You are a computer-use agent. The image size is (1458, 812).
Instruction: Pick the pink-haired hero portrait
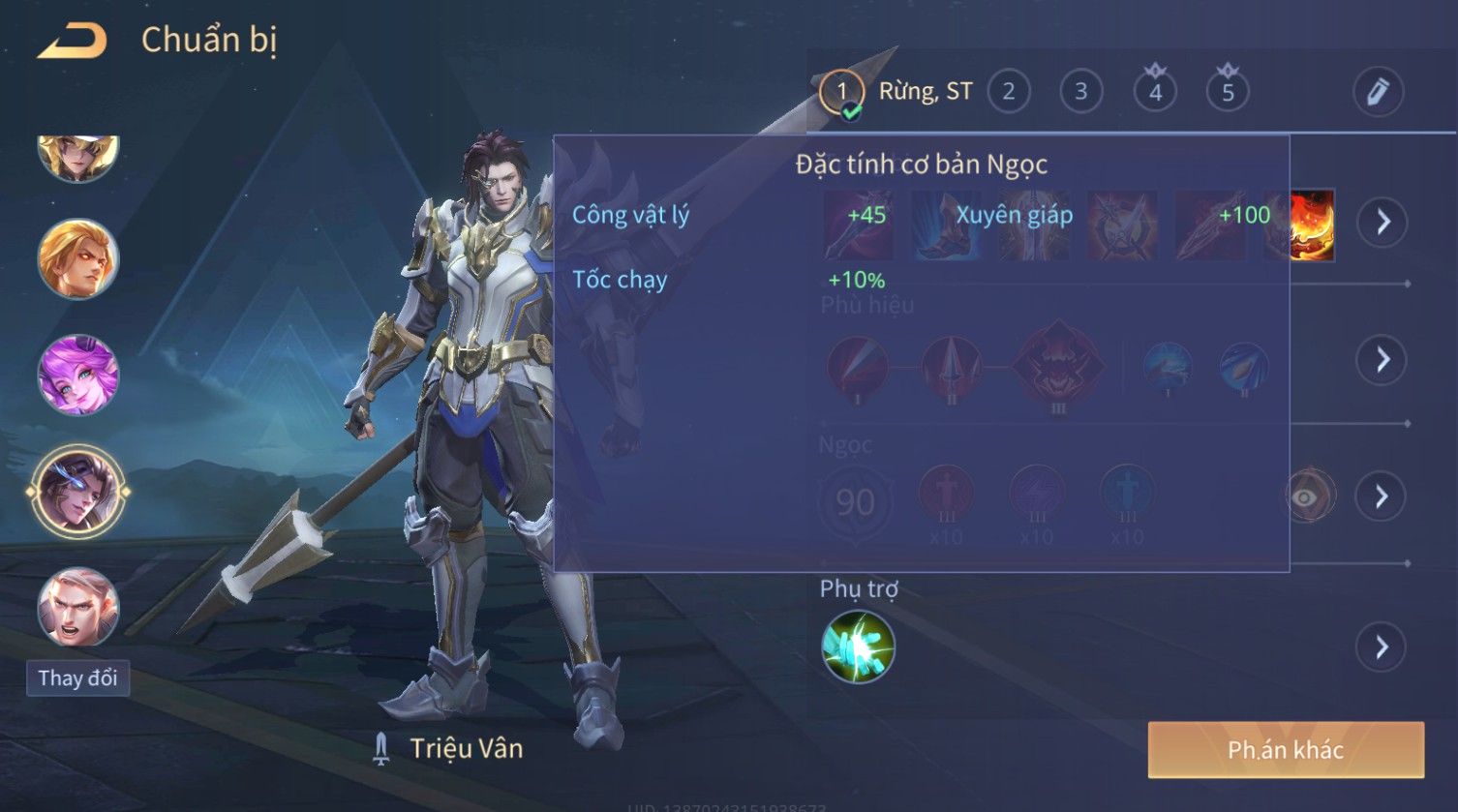point(77,375)
